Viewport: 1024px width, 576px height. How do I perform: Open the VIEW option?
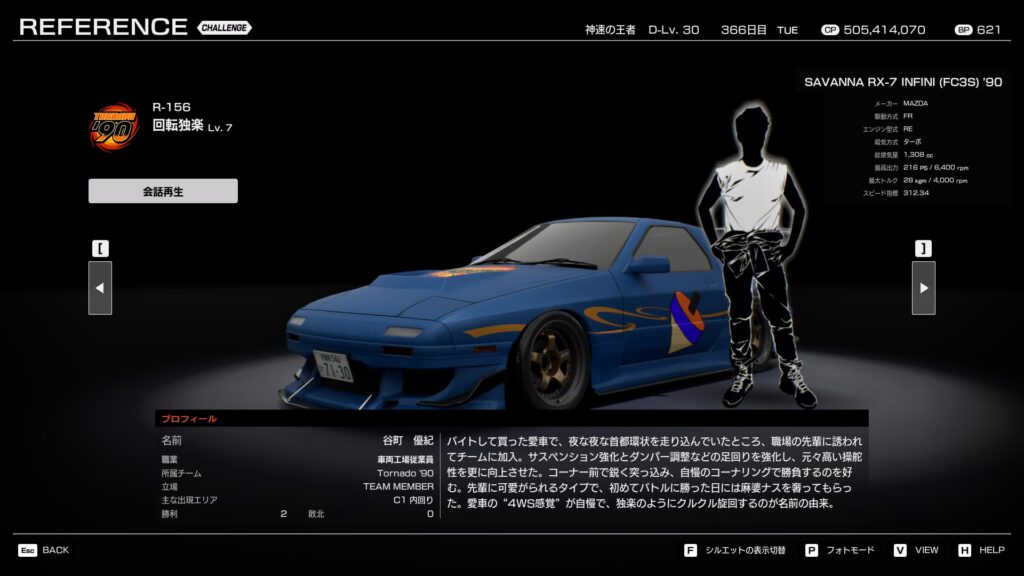pyautogui.click(x=926, y=550)
